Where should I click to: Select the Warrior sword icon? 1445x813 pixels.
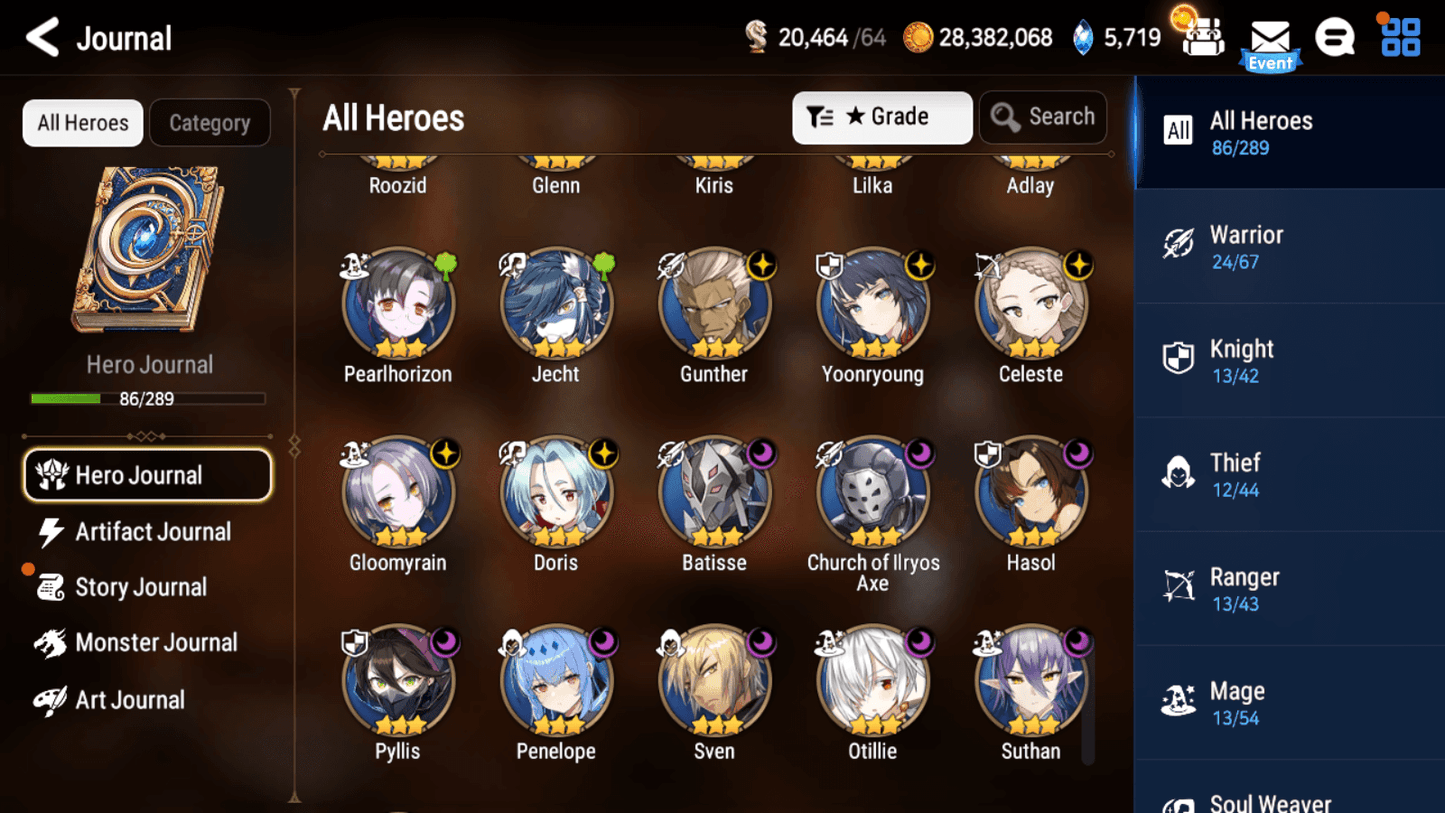1178,245
